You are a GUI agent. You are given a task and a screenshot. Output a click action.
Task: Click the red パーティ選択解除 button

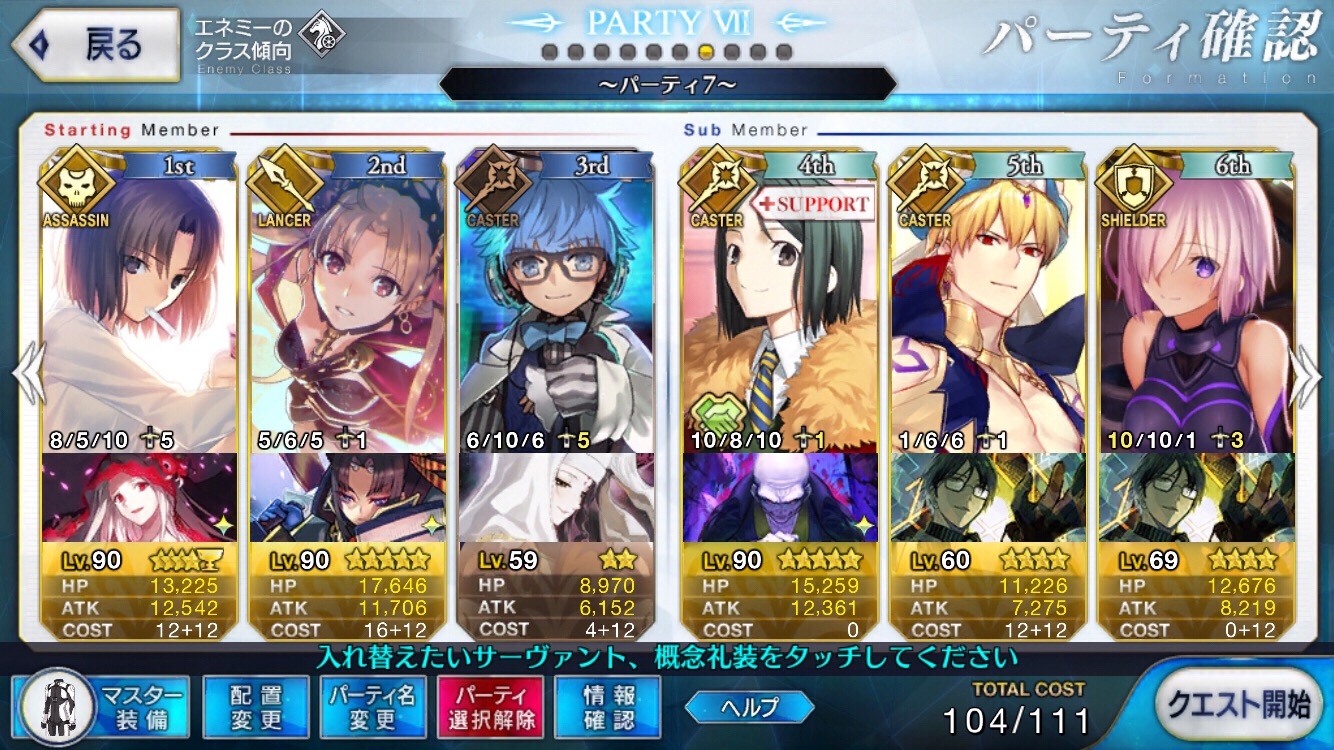coord(489,707)
